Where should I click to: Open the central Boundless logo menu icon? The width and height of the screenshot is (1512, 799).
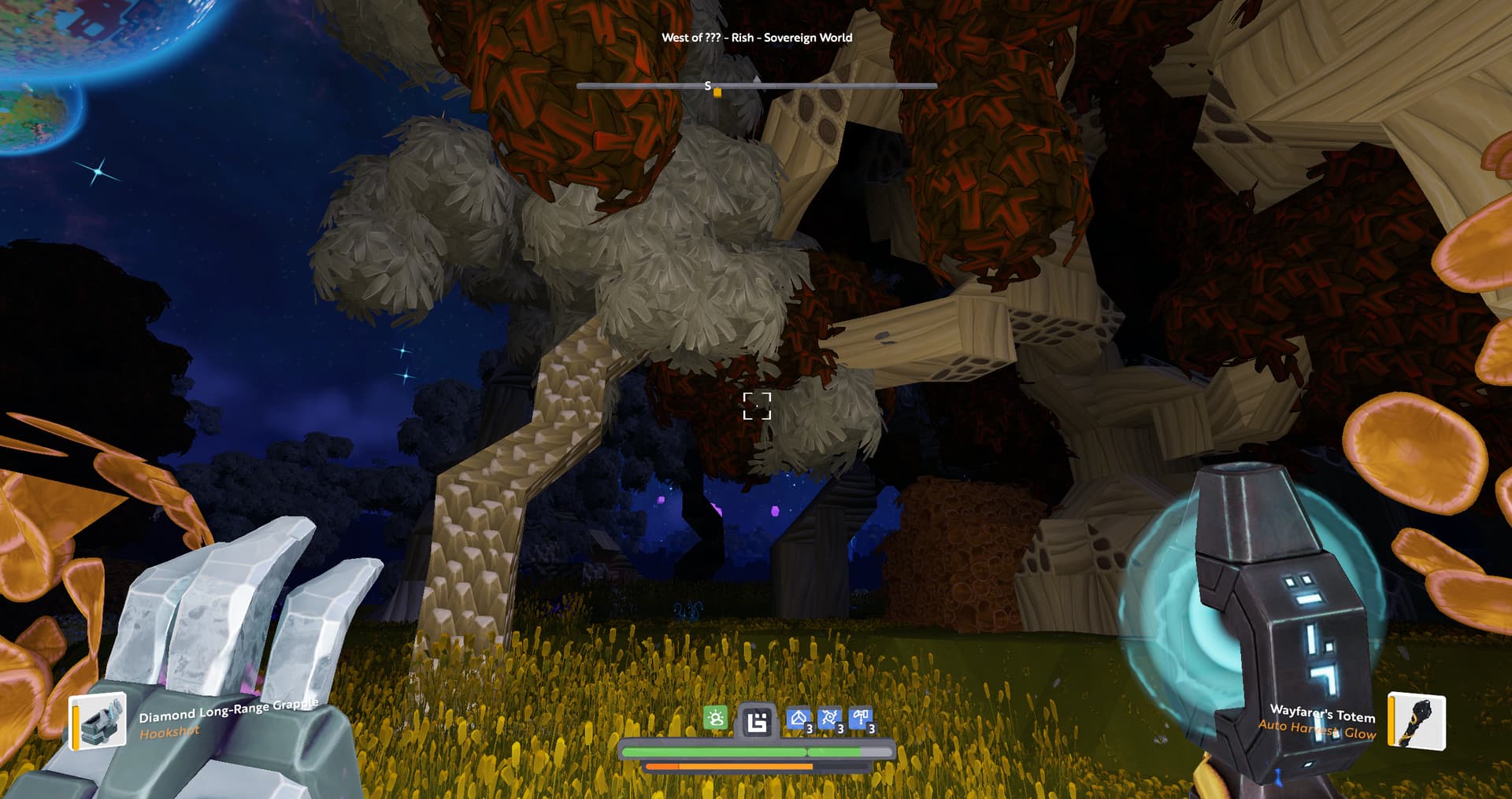pos(757,721)
